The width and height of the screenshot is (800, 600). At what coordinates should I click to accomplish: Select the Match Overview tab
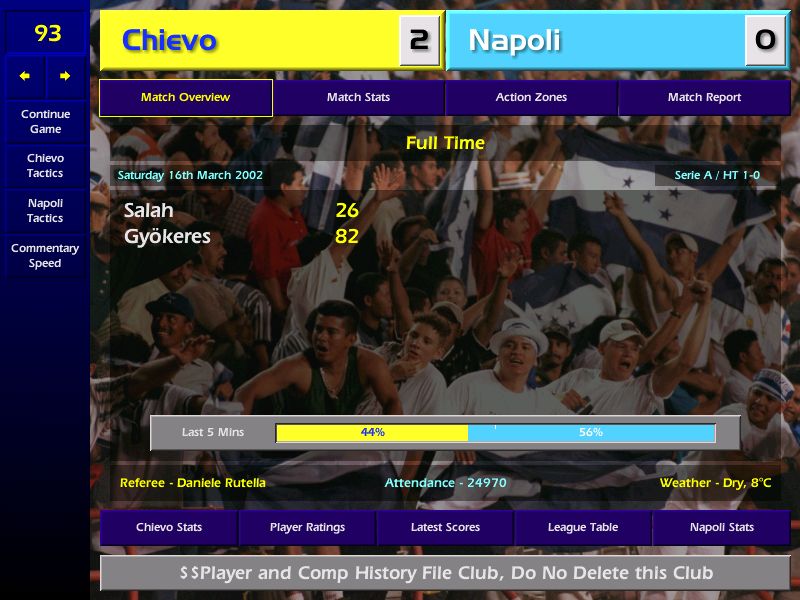[185, 98]
